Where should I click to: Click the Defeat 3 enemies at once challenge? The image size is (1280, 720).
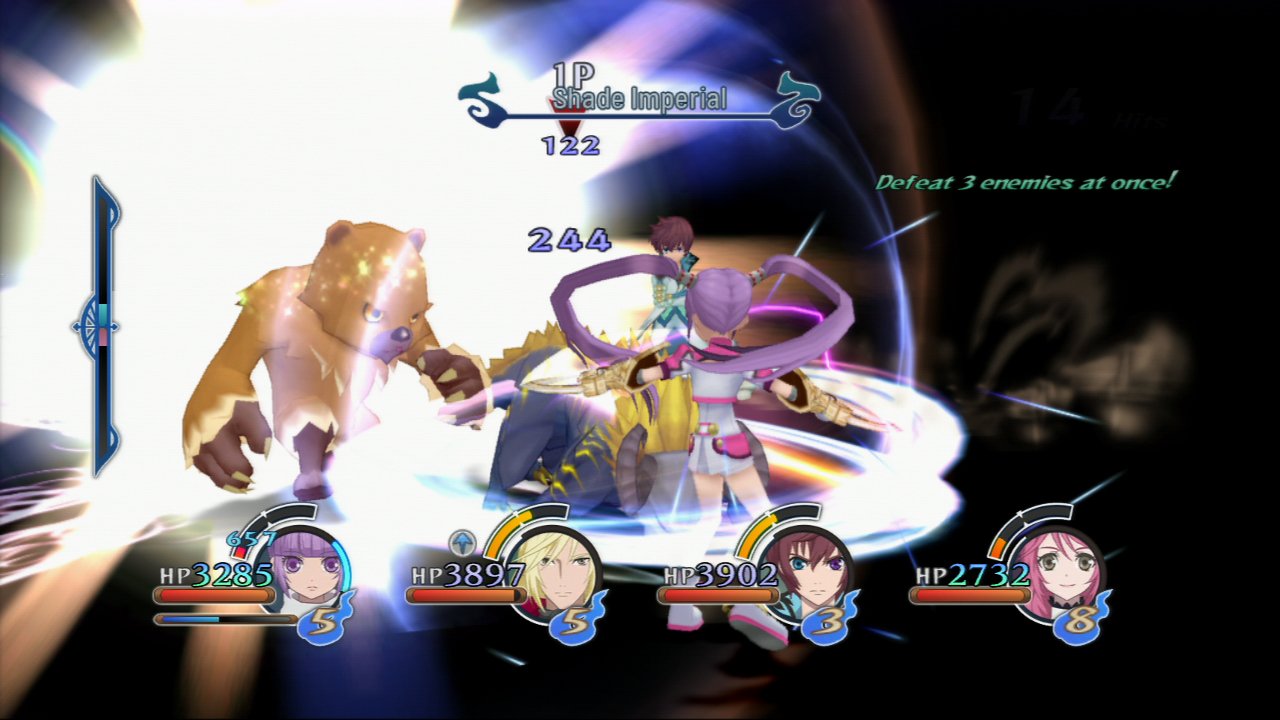coord(1023,183)
